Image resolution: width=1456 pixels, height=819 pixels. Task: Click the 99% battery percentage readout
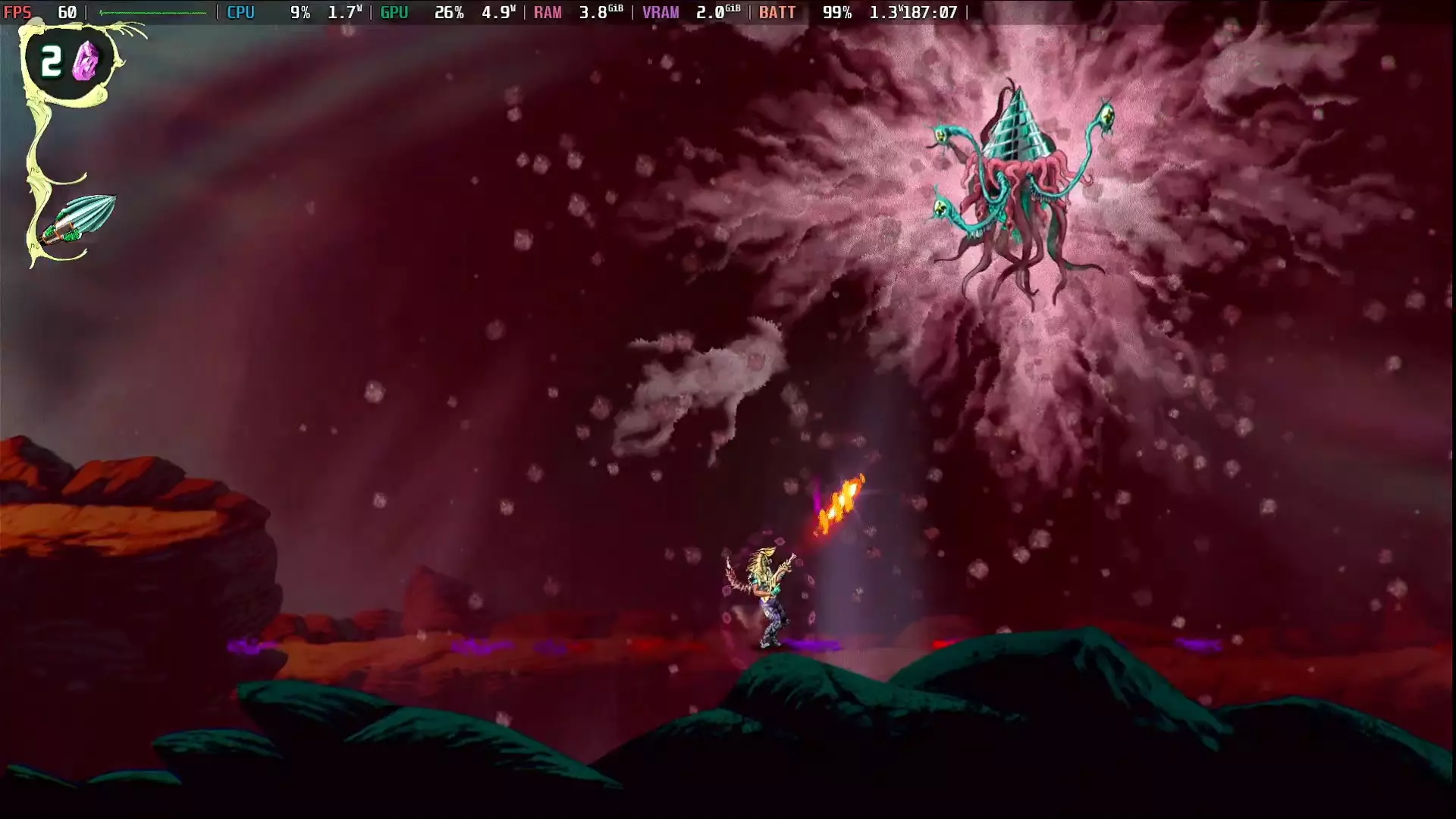point(838,12)
